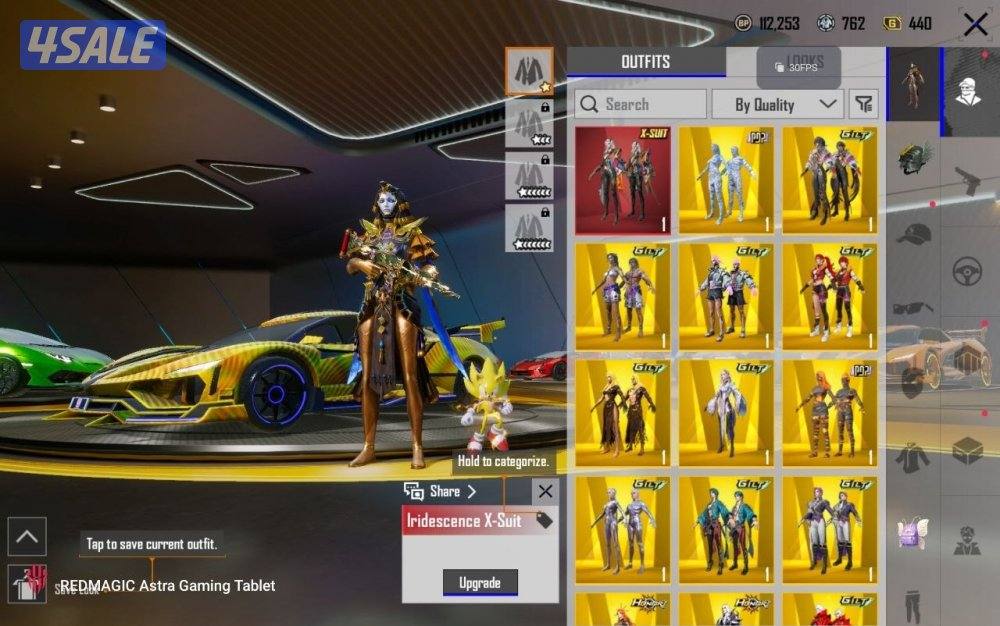Viewport: 1000px width, 626px height.
Task: Upgrade the Iridescence X-Suit
Action: 480,582
